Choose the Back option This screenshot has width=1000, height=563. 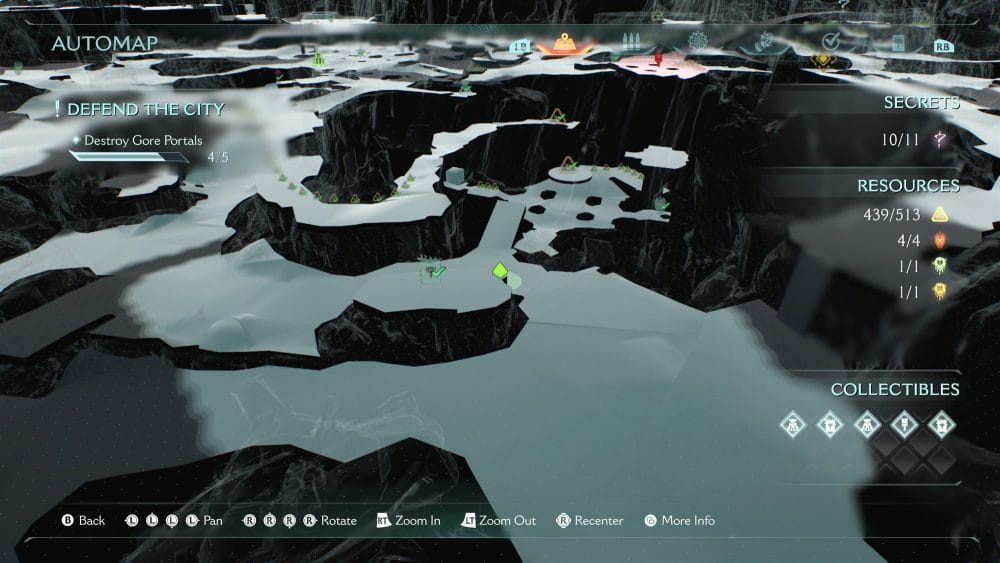[x=83, y=521]
